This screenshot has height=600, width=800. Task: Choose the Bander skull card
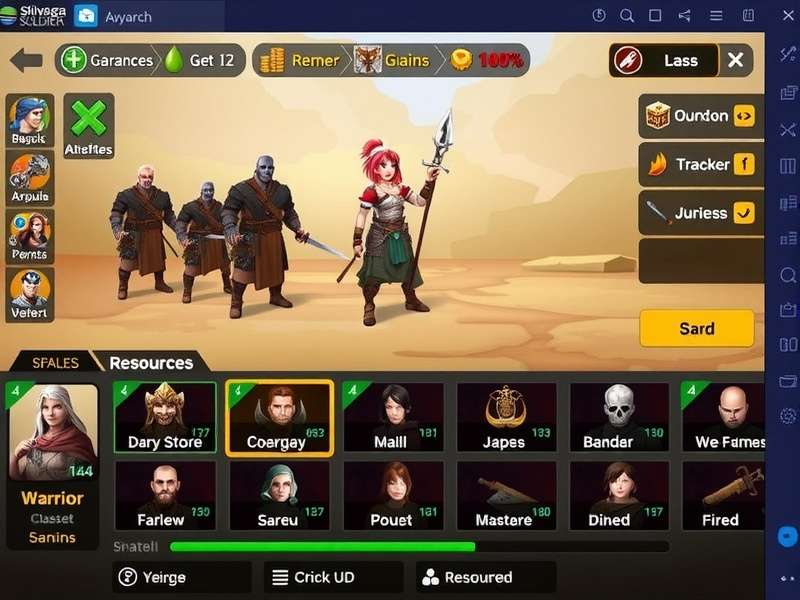620,418
